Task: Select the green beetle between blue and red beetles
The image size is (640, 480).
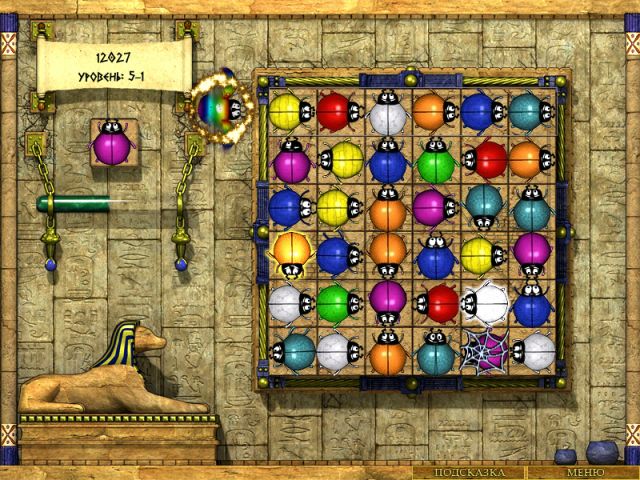Action: [436, 158]
